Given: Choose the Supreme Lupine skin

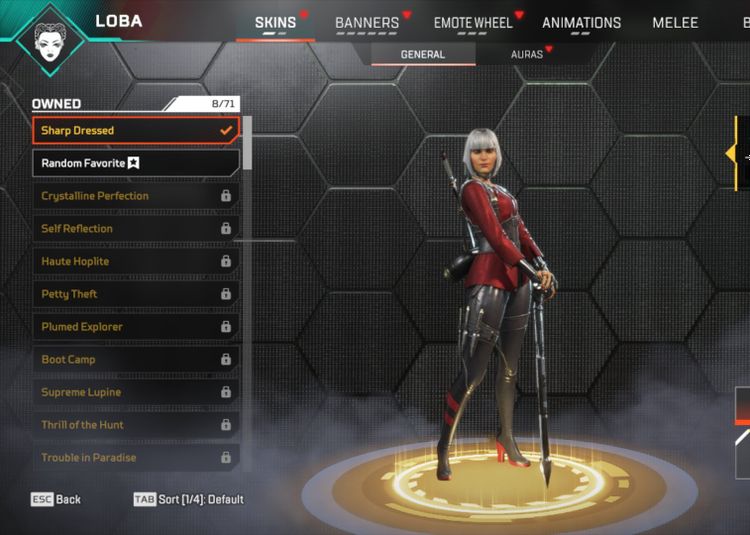Looking at the screenshot, I should [x=136, y=393].
